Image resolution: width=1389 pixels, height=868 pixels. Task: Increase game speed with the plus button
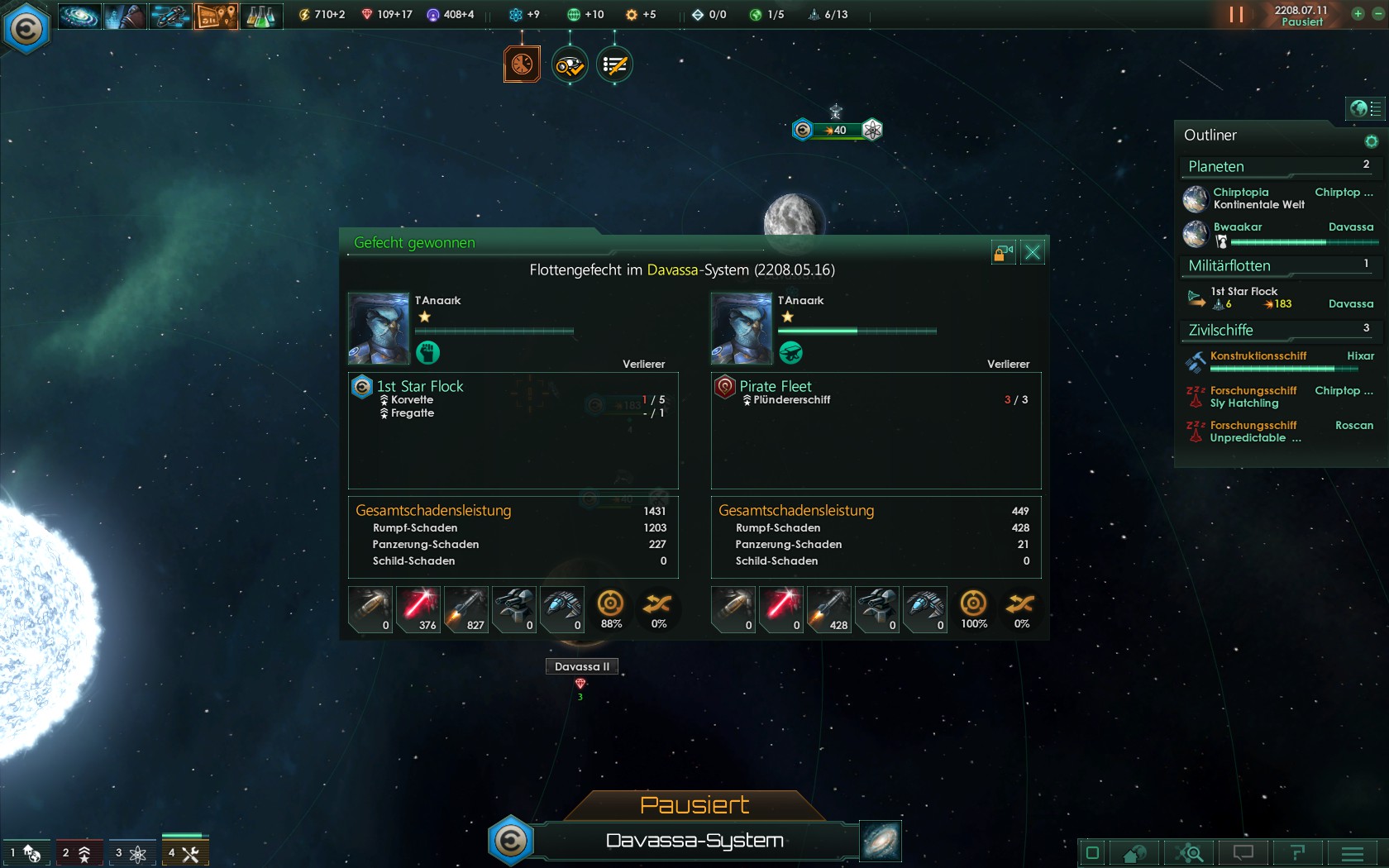click(x=1358, y=13)
